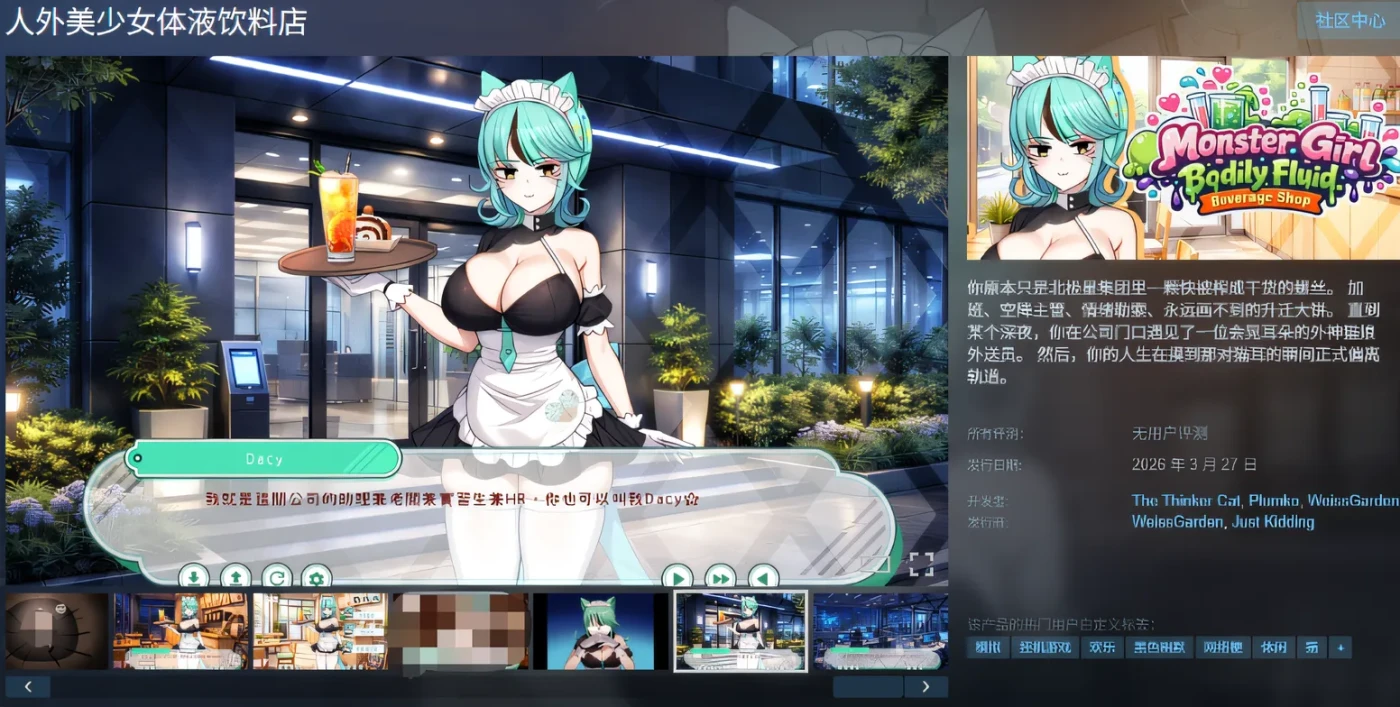Expand screenshot with the fullscreen corners icon
Image resolution: width=1400 pixels, height=707 pixels.
point(921,564)
